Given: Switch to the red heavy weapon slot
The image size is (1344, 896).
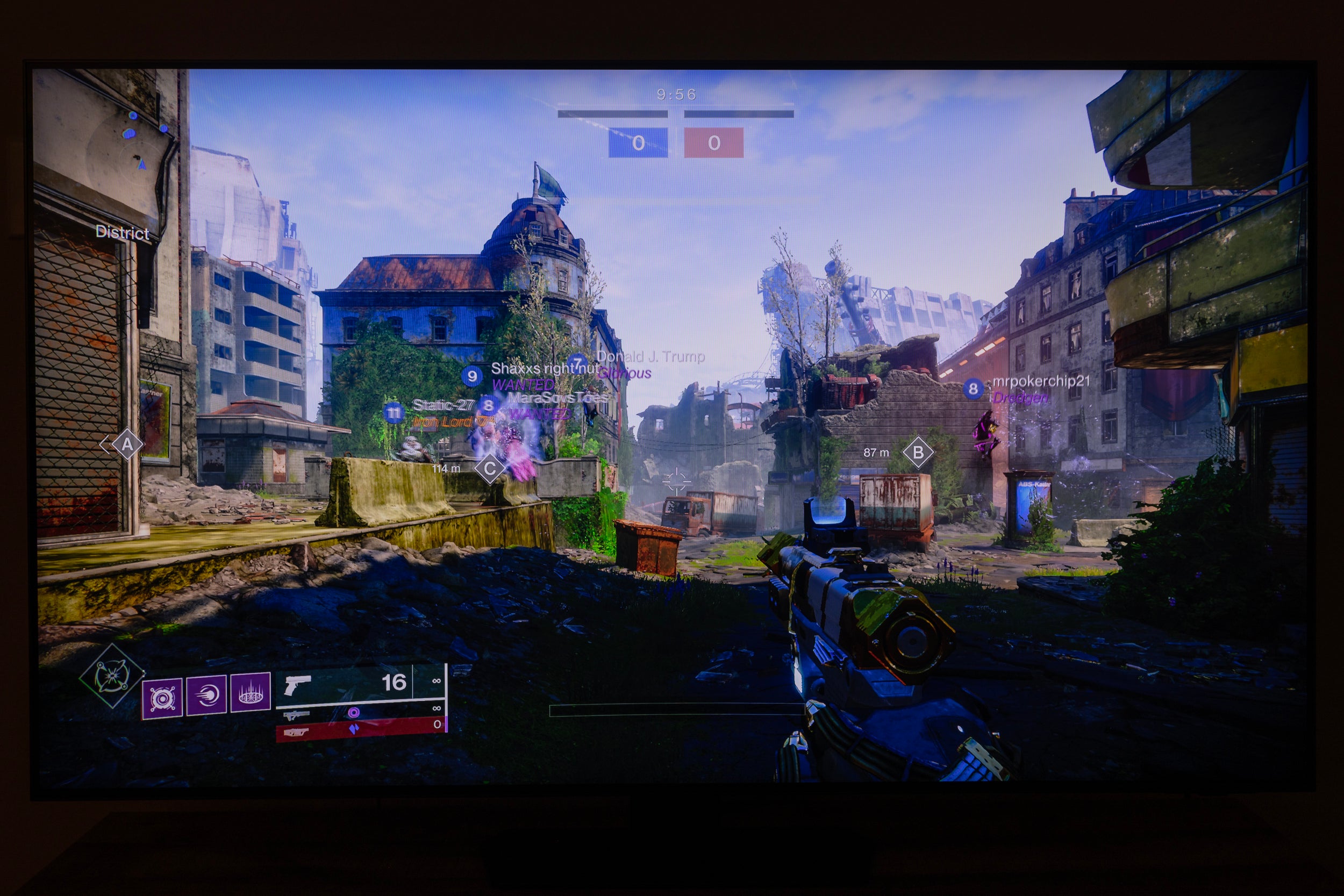Looking at the screenshot, I should click(360, 729).
